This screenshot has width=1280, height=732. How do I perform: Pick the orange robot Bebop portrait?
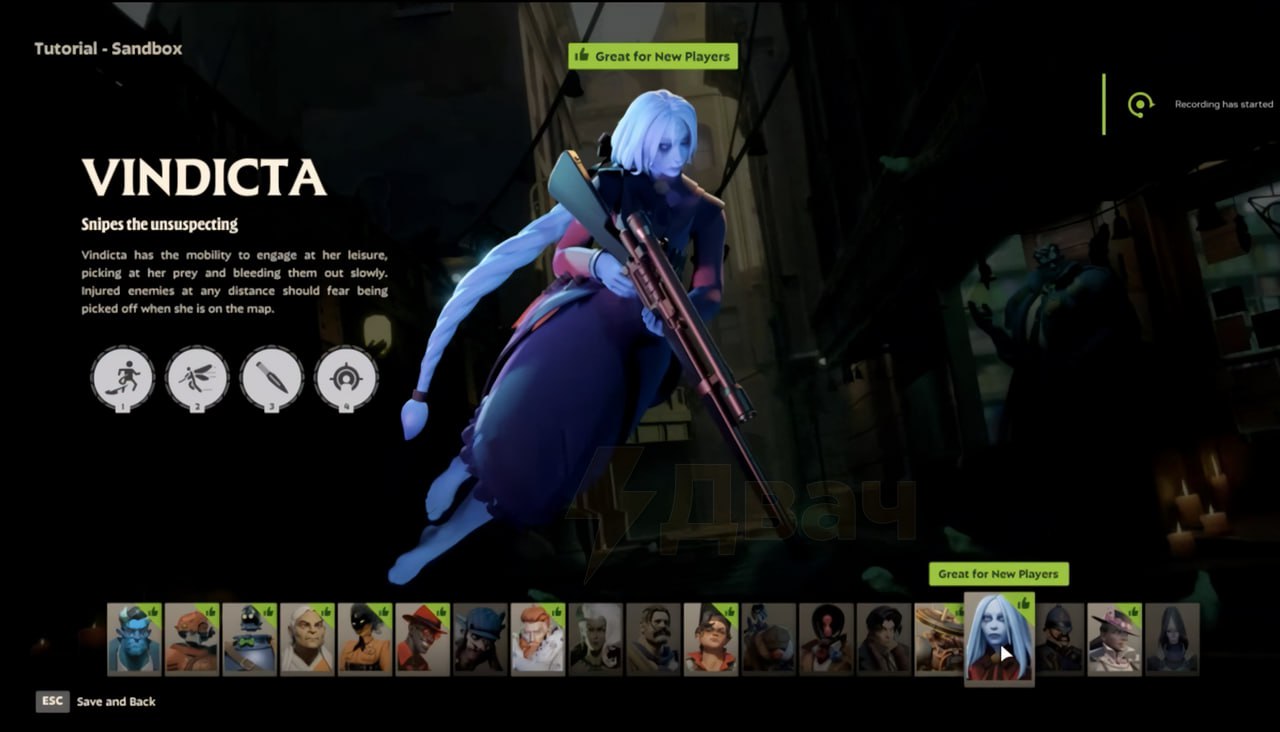pos(191,639)
